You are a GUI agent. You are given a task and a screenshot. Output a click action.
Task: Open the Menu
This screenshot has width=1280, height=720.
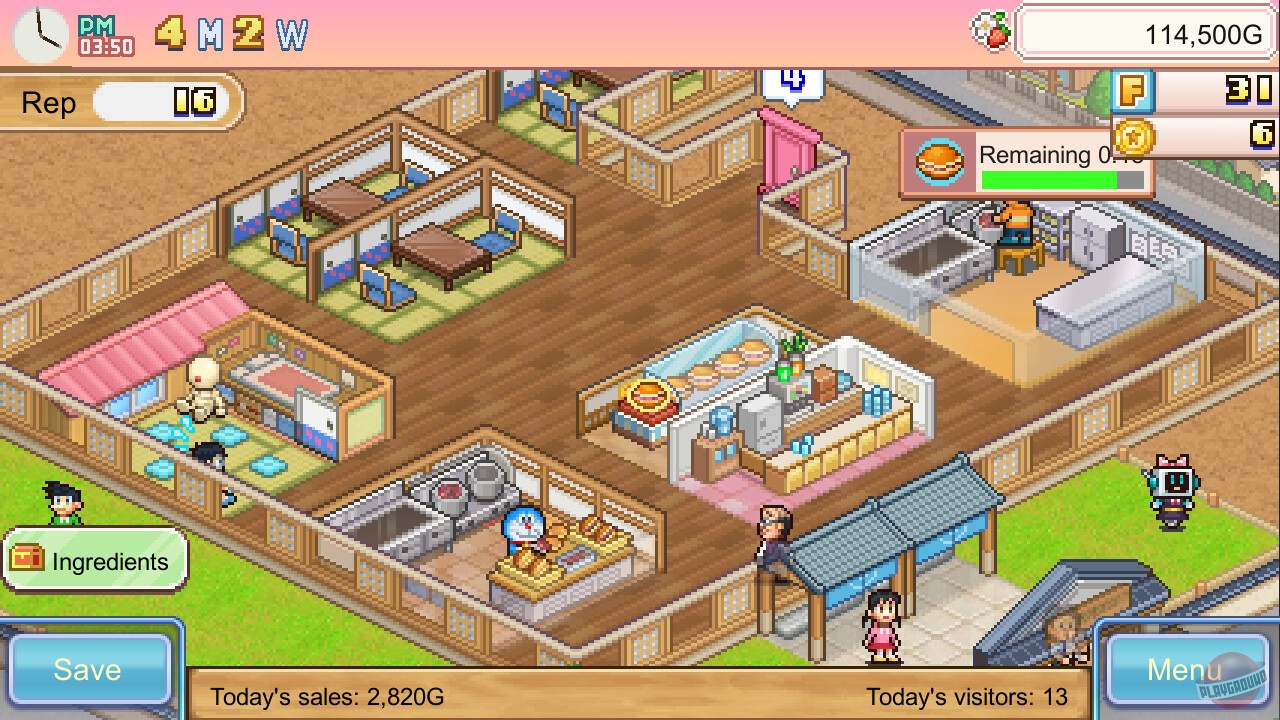1185,672
